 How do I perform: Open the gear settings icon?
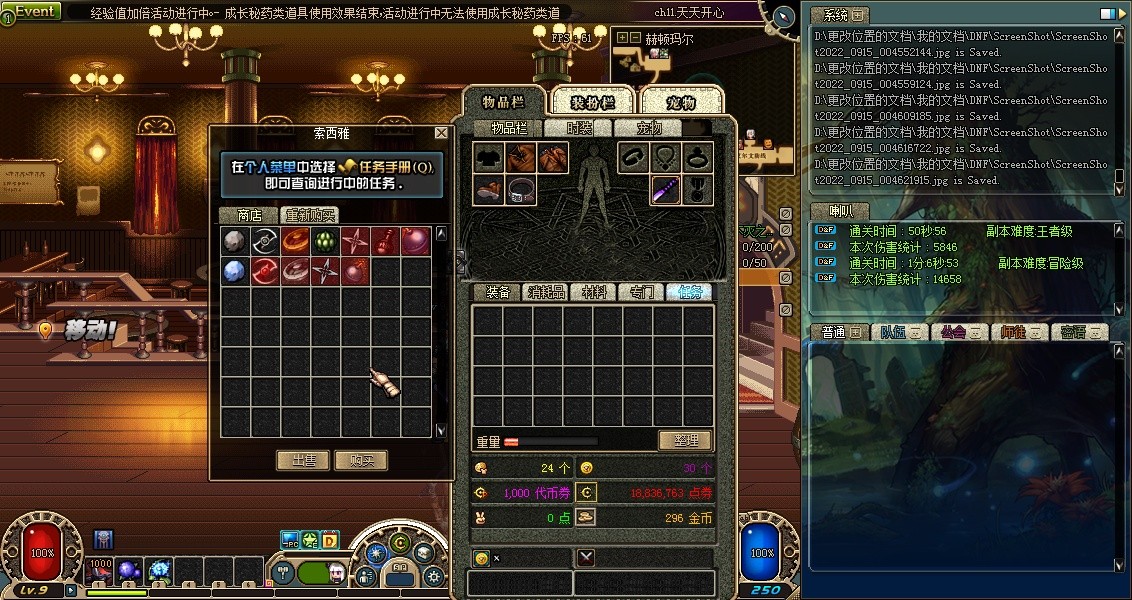click(x=433, y=575)
